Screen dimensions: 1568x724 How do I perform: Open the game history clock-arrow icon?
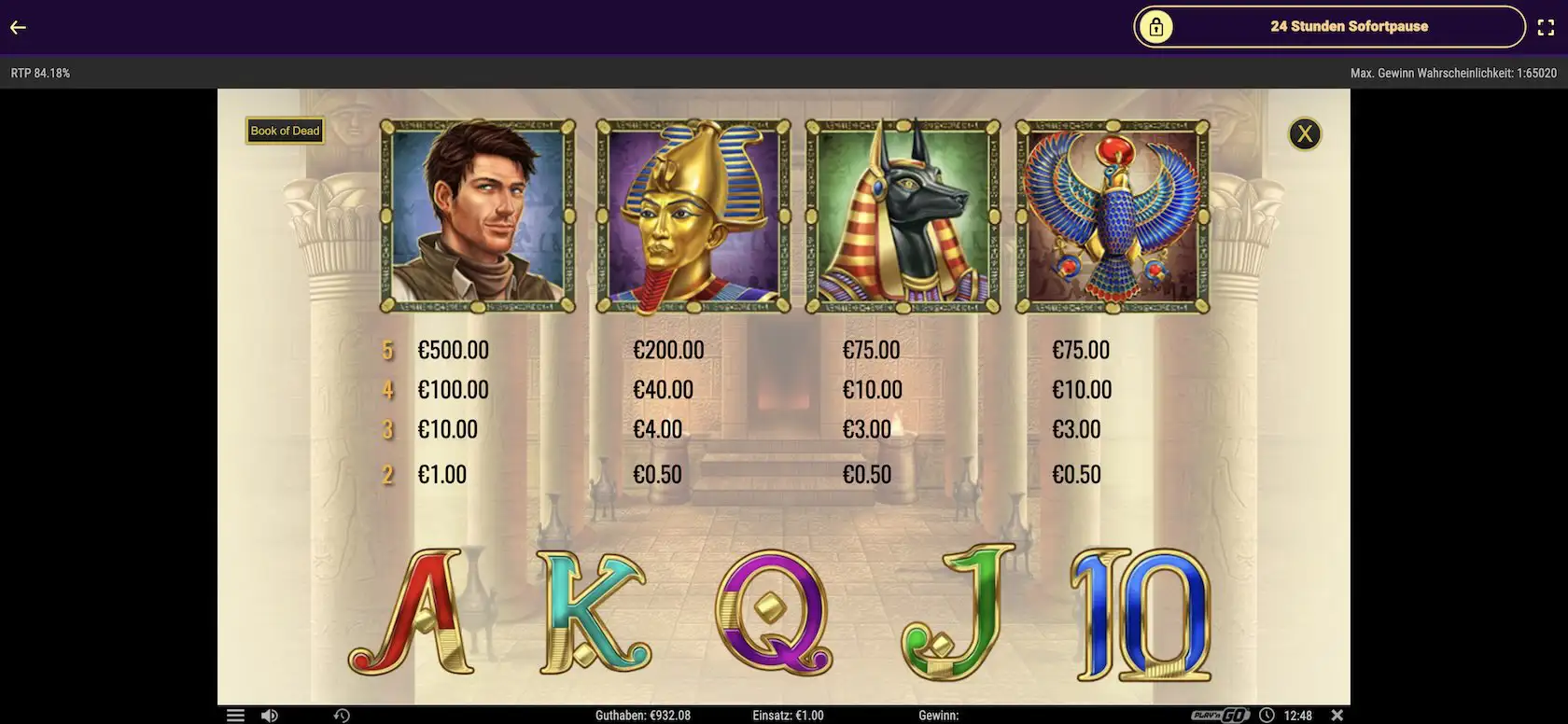(342, 715)
